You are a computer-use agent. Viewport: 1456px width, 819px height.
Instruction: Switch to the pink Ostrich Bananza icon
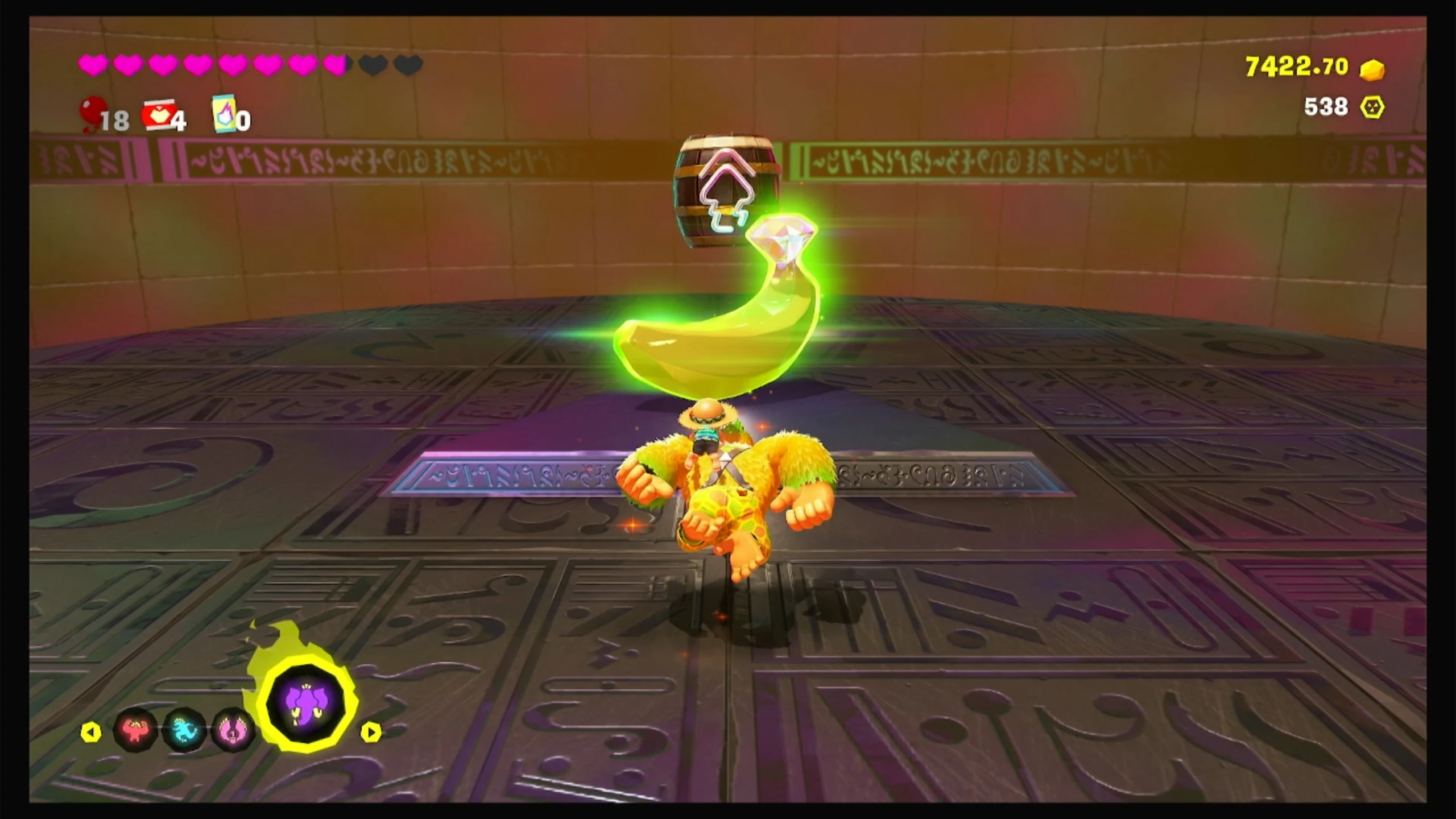(x=233, y=730)
